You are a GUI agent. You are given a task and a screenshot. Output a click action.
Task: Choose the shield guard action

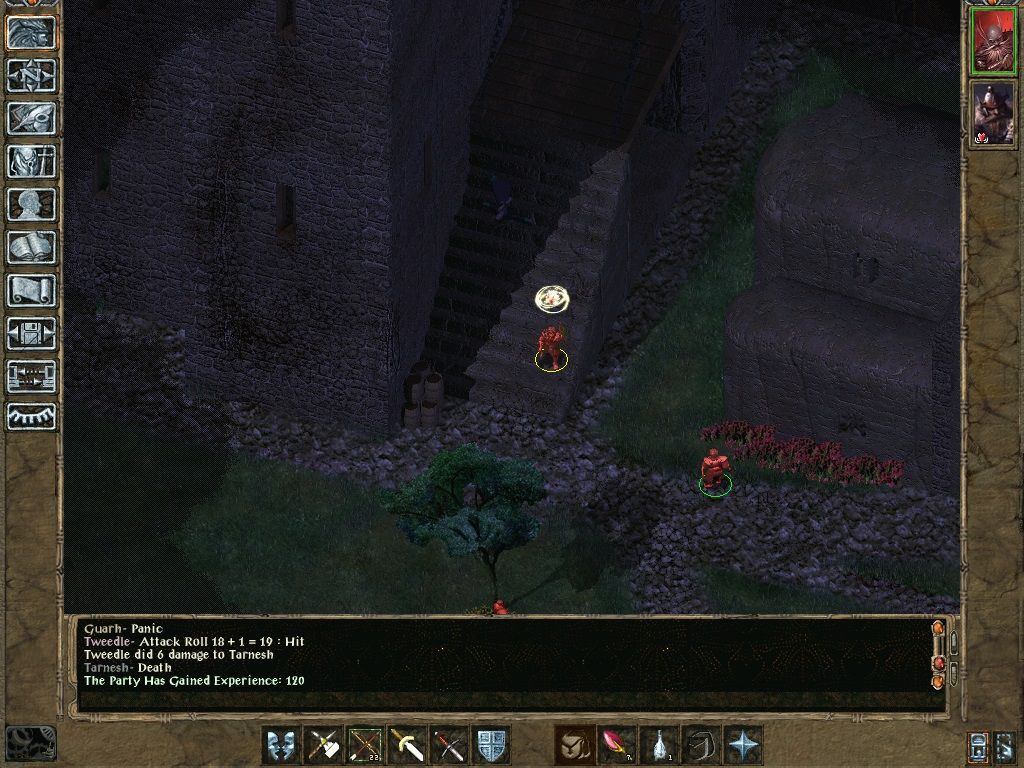(x=491, y=745)
